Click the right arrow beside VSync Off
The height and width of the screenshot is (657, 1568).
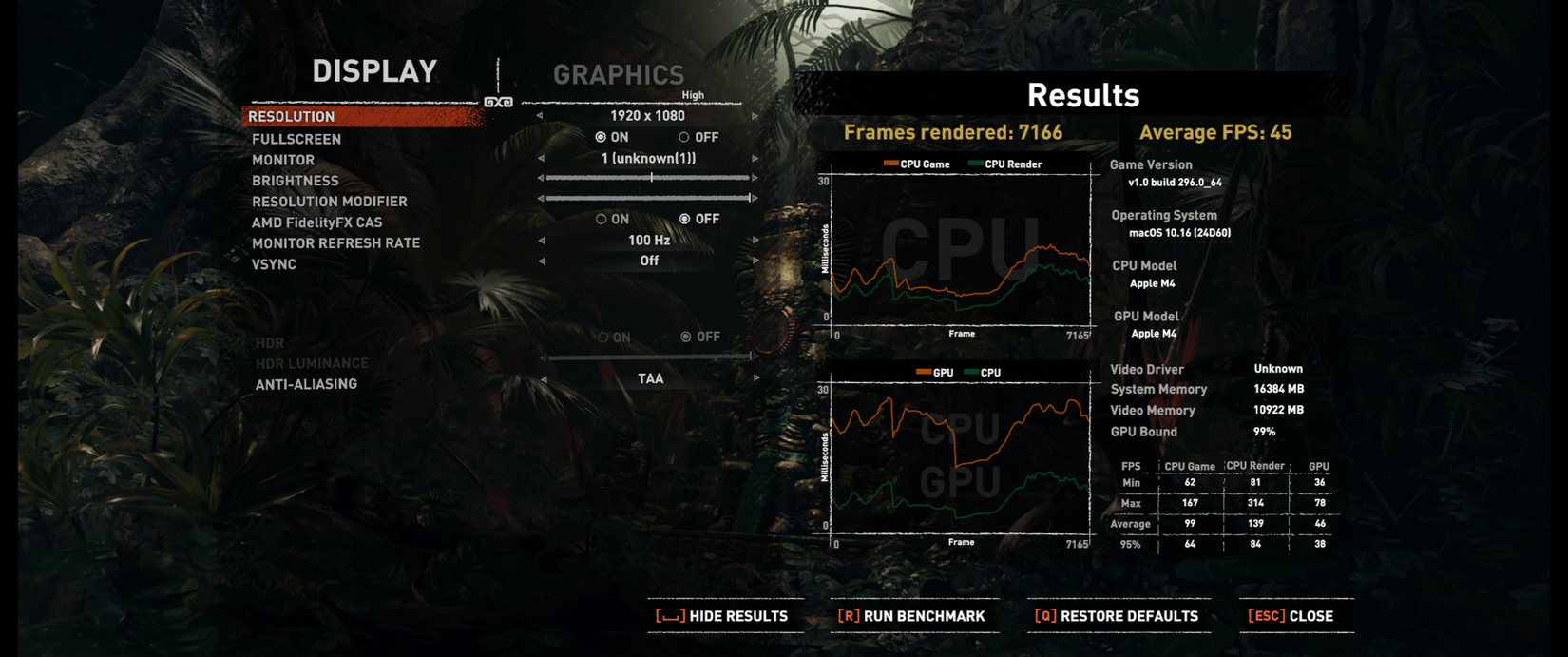[x=755, y=261]
